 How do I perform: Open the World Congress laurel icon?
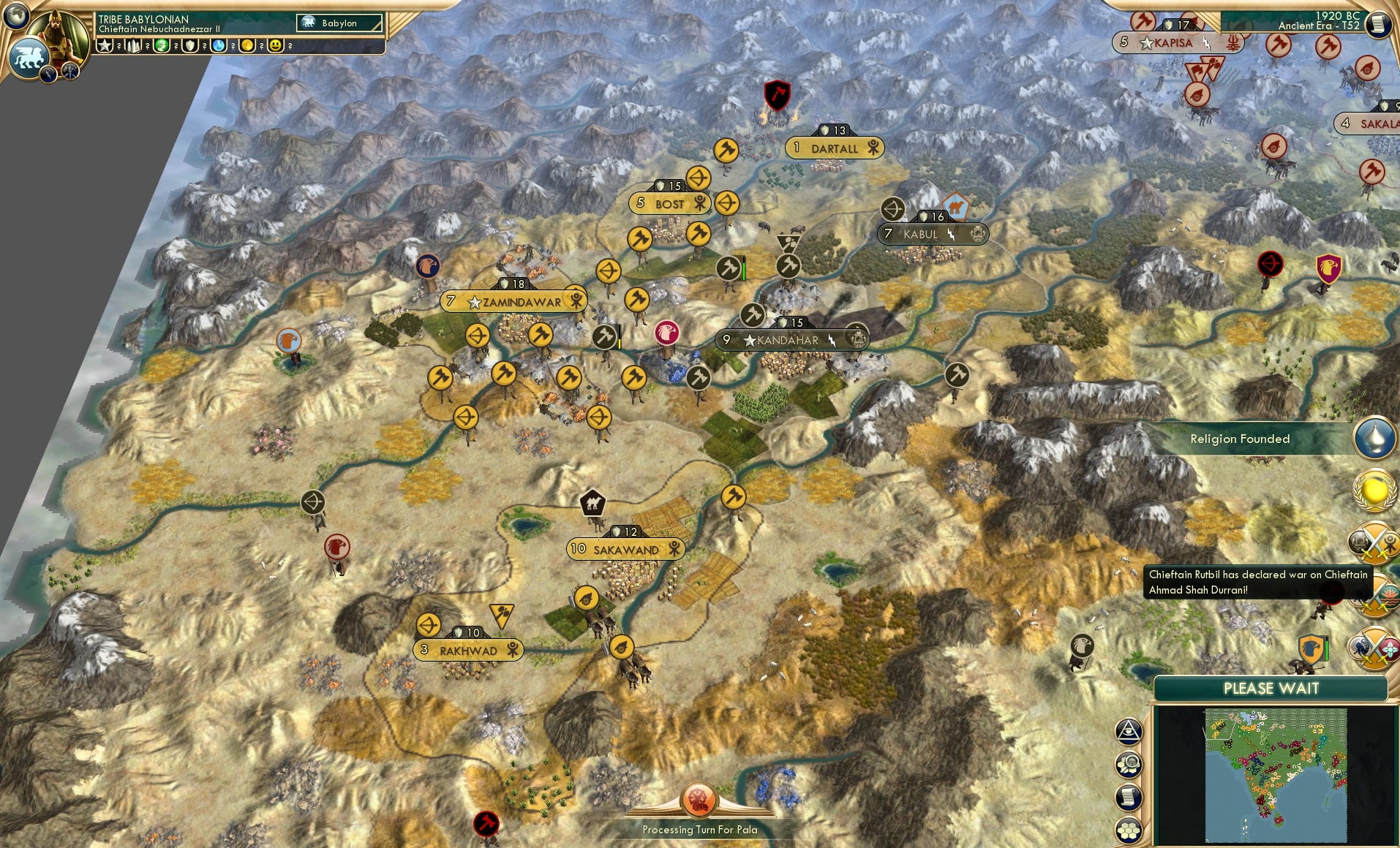1373,488
